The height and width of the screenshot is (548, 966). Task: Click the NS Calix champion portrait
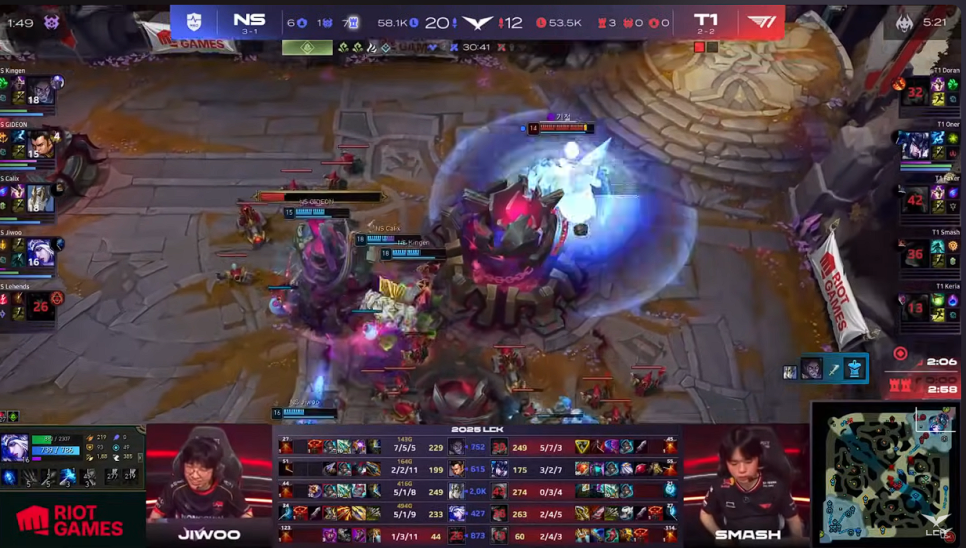click(39, 197)
